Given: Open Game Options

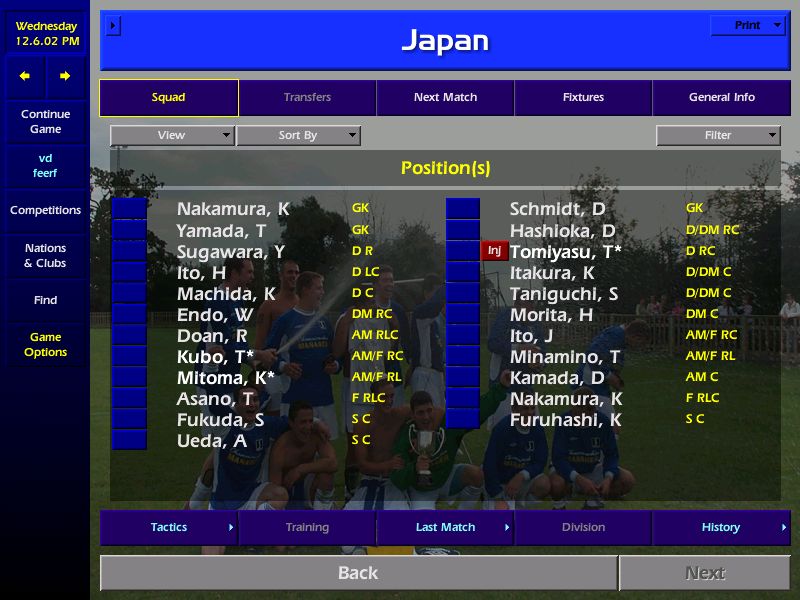Looking at the screenshot, I should [x=45, y=345].
